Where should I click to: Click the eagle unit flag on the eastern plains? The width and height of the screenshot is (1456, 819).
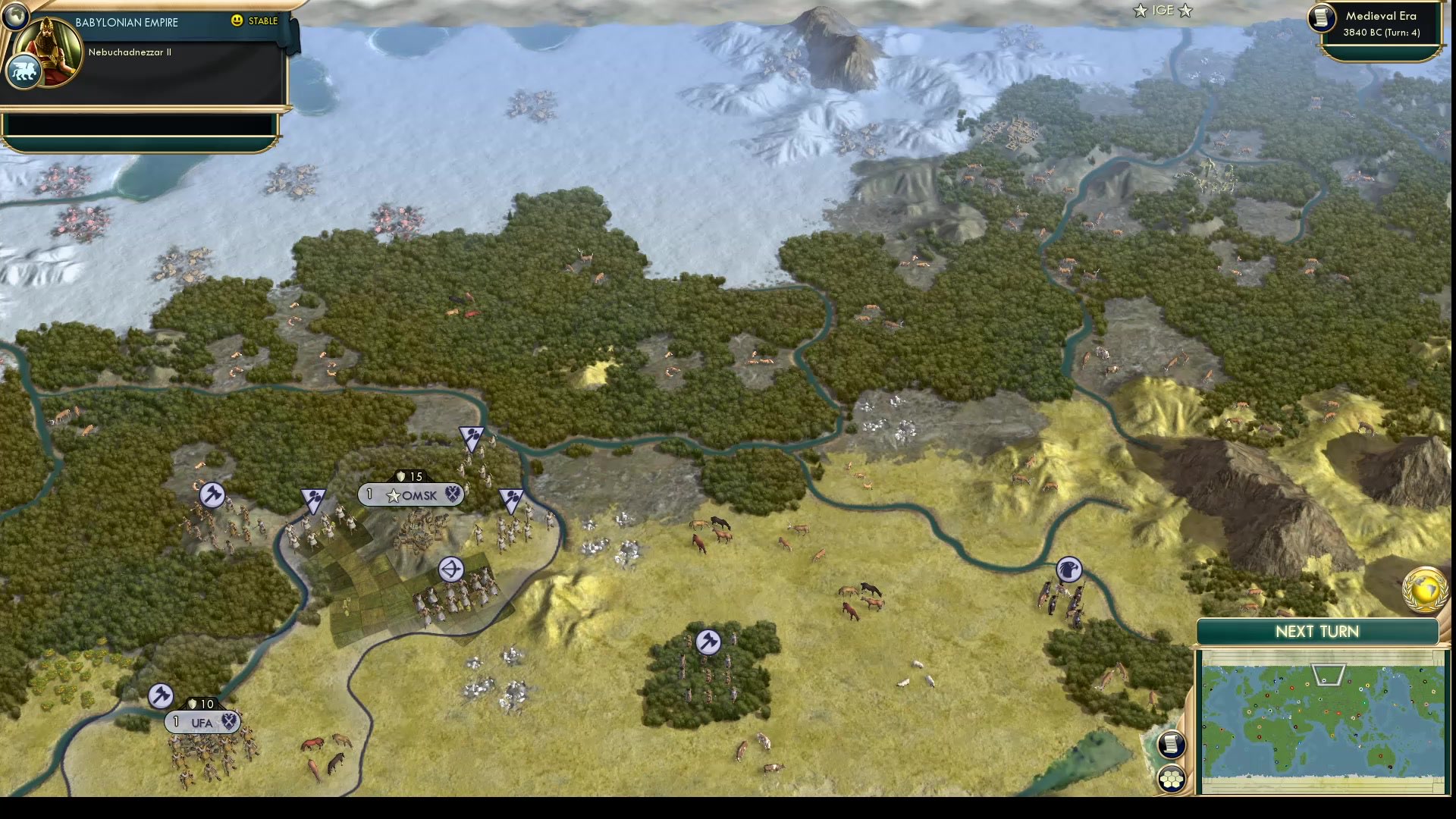click(1069, 569)
